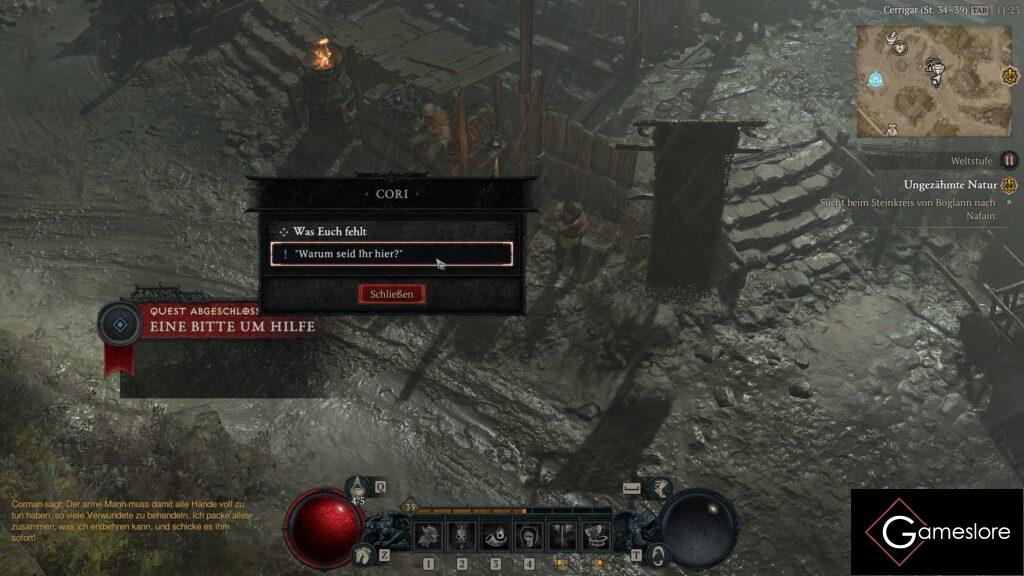The width and height of the screenshot is (1024, 576).
Task: Click the Gameslore logo overlay
Action: point(937,532)
